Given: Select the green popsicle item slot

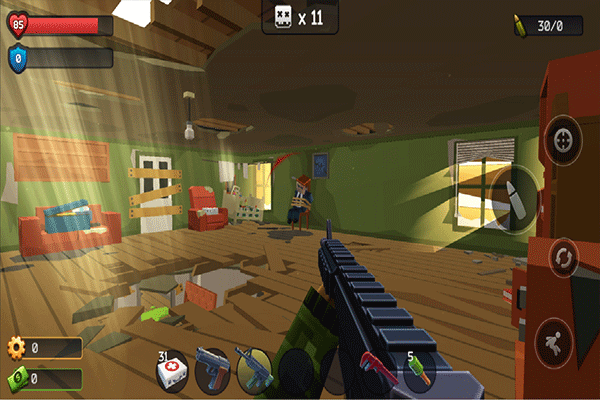Looking at the screenshot, I should coord(417,370).
